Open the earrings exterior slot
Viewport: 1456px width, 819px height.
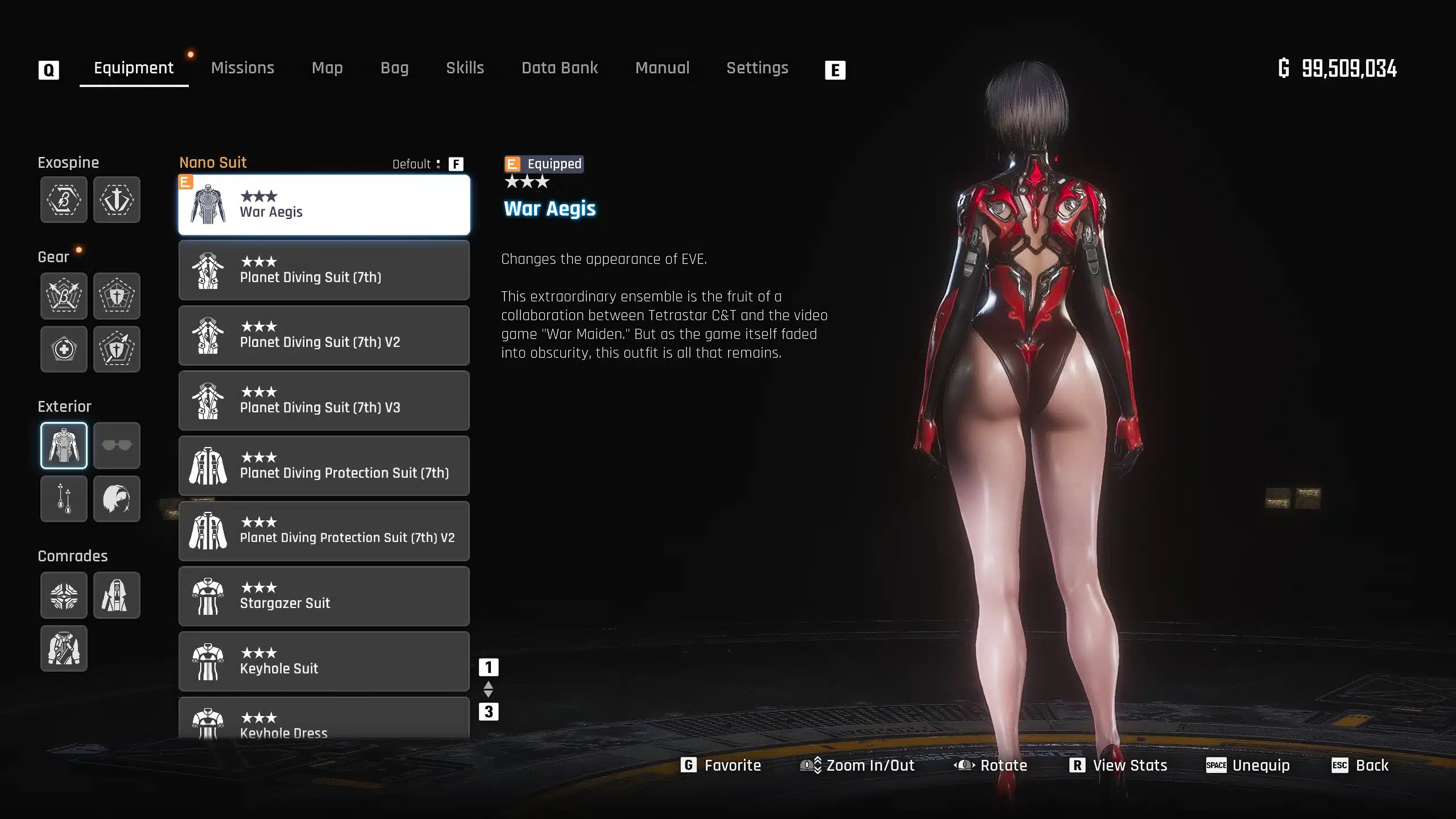pos(64,499)
